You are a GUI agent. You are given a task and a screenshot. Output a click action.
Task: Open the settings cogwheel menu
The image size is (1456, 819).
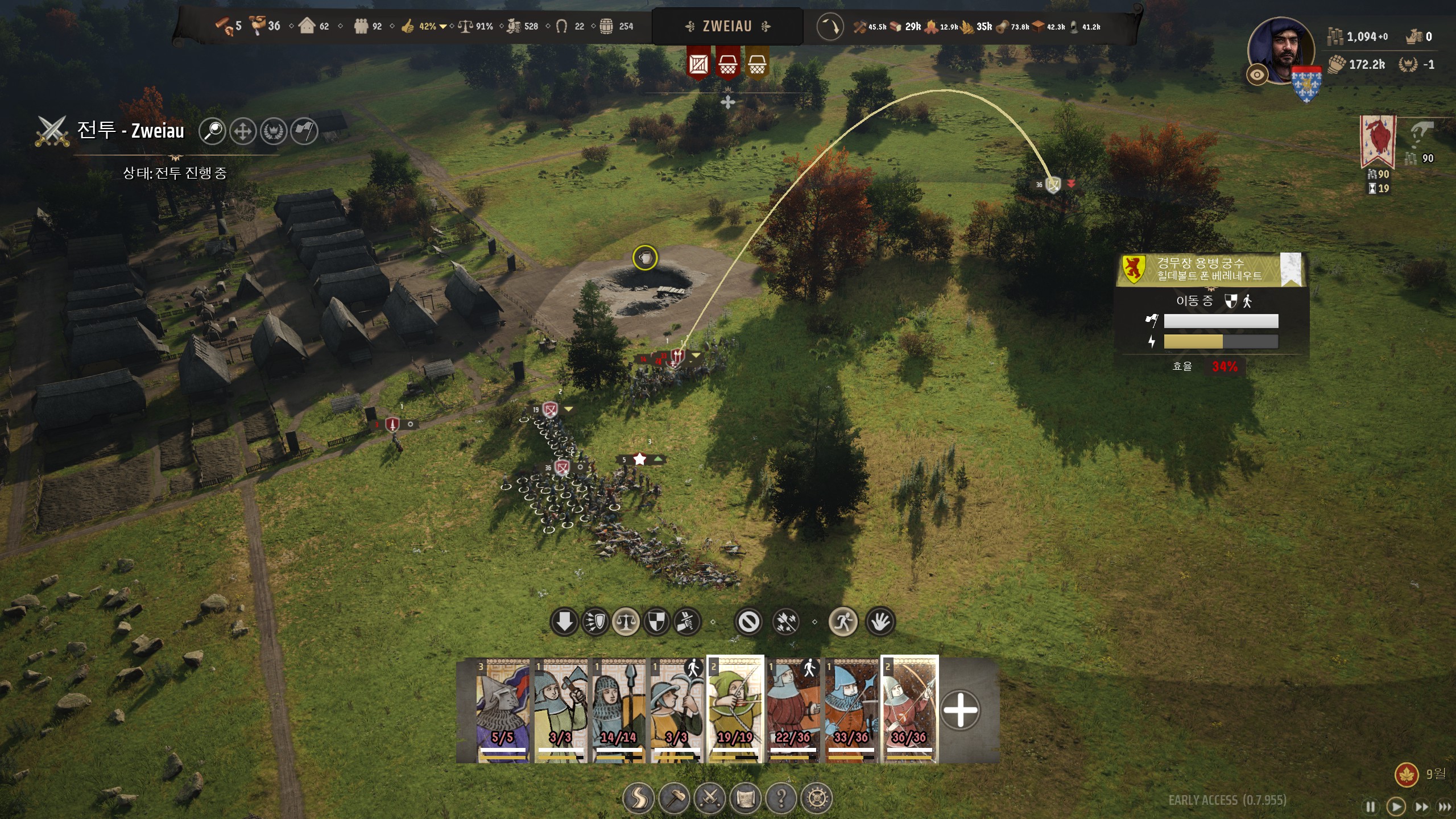coord(817,799)
